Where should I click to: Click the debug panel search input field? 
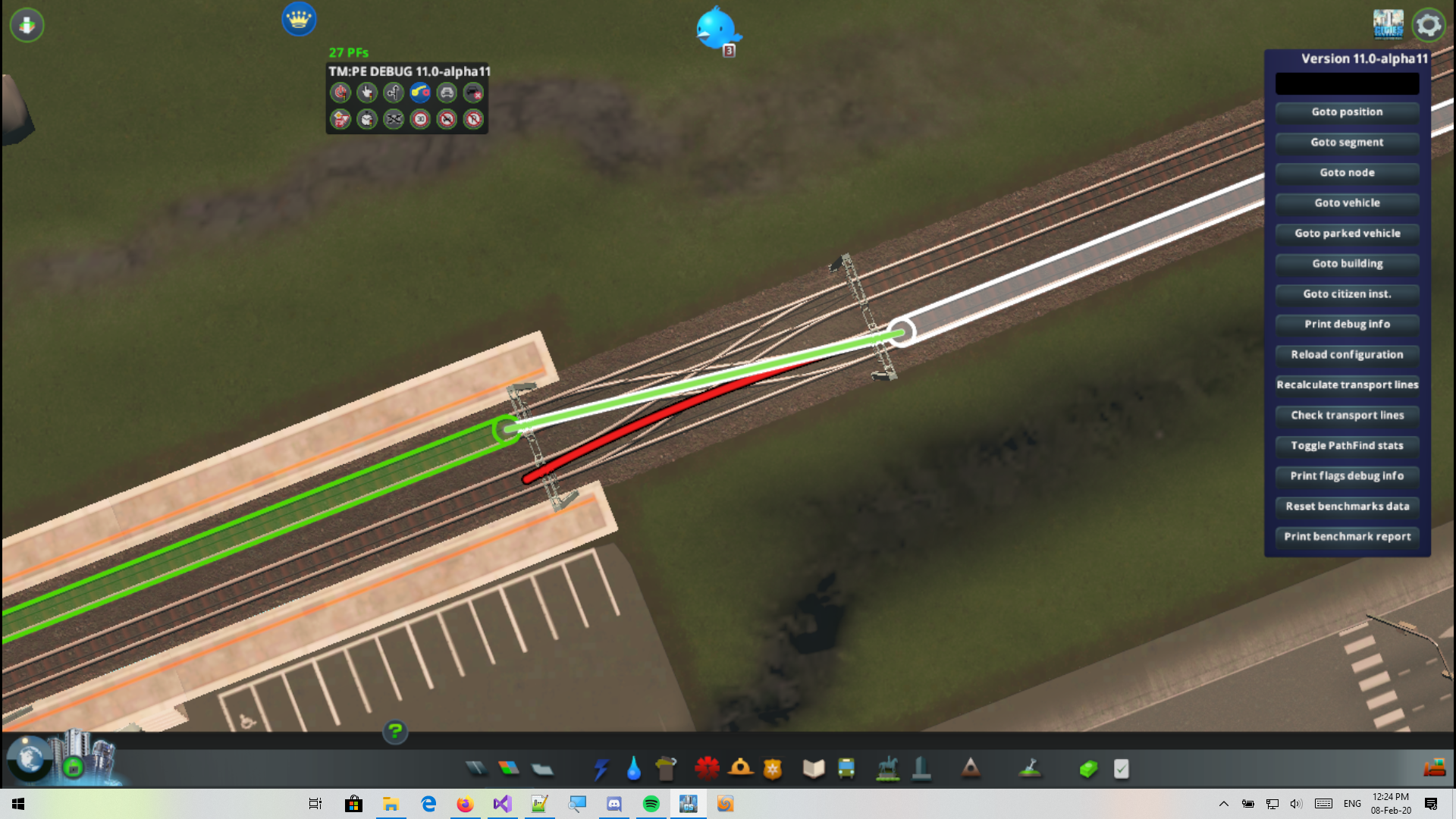pyautogui.click(x=1347, y=83)
